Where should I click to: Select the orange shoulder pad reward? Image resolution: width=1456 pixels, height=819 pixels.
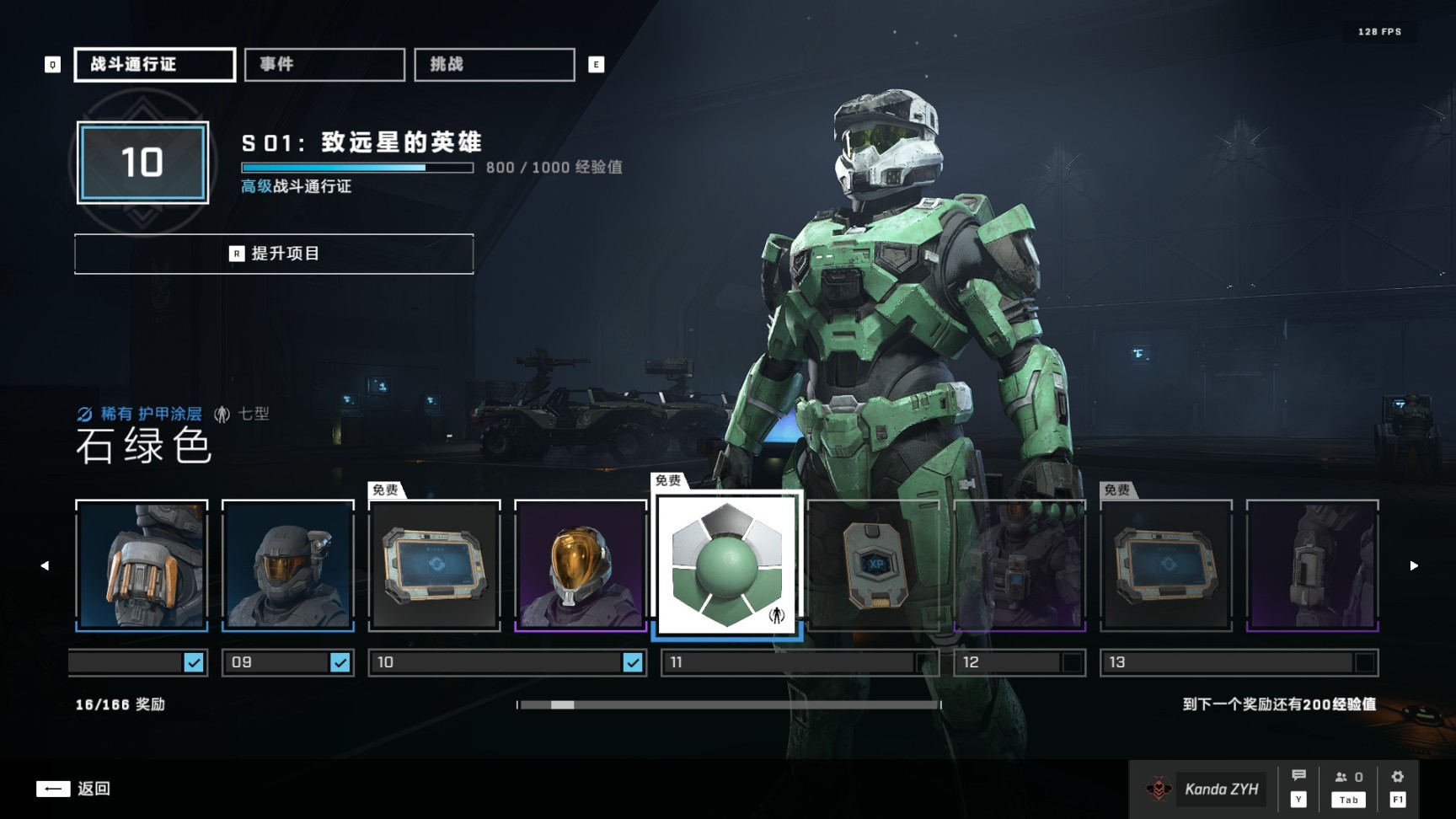tap(142, 565)
